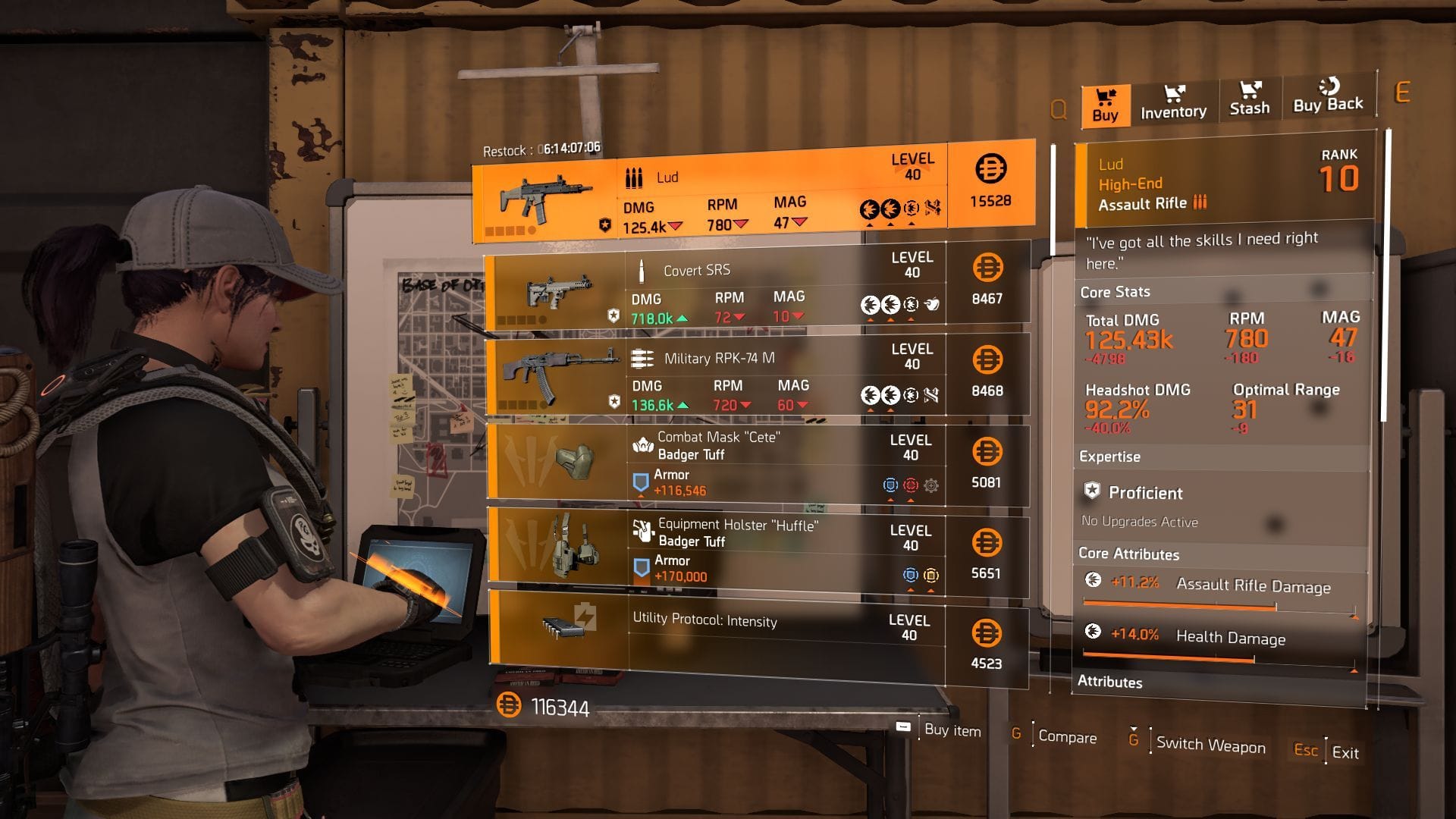Screen dimensions: 1456x819
Task: Switch to the Inventory tab
Action: pos(1172,102)
